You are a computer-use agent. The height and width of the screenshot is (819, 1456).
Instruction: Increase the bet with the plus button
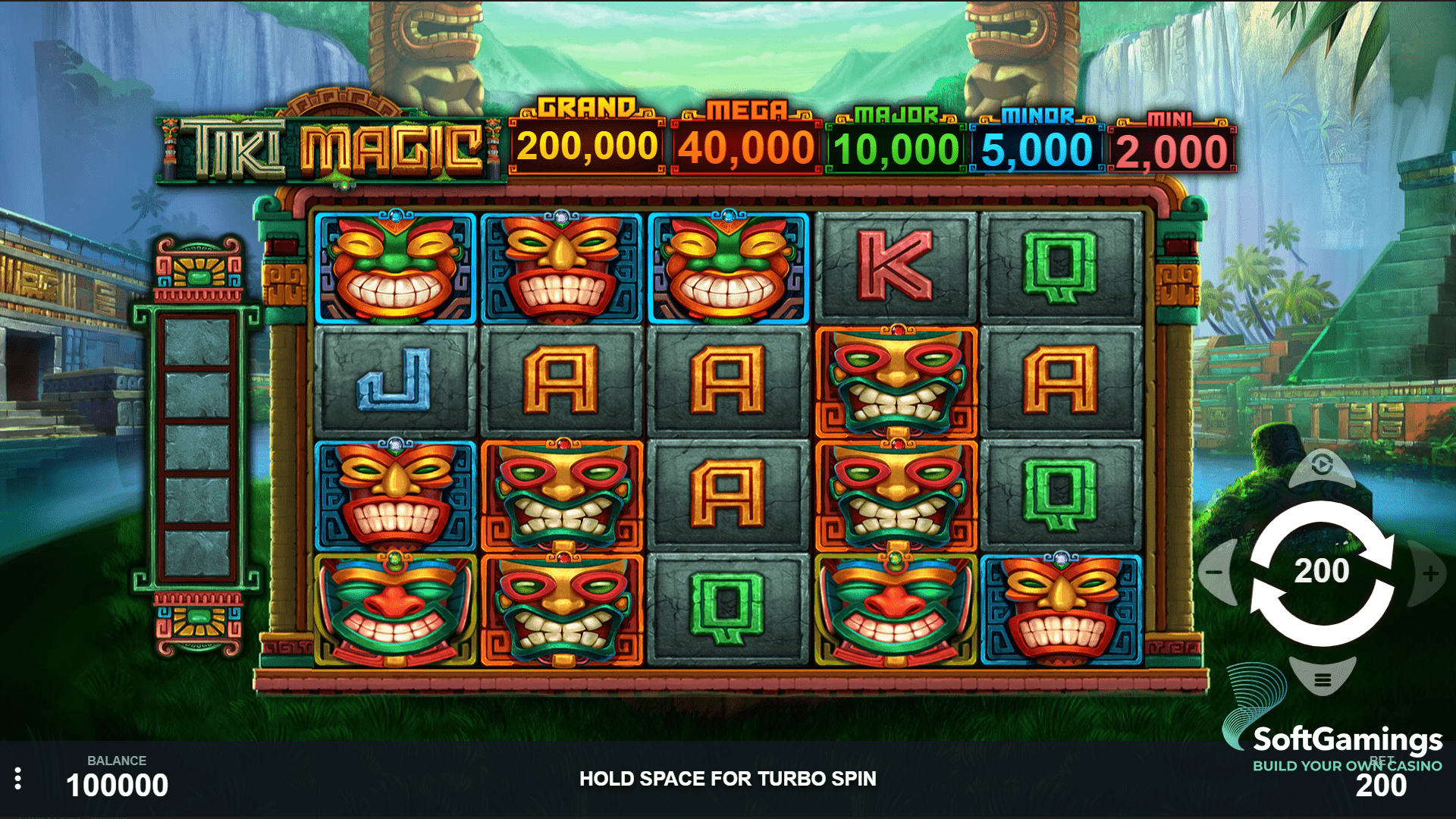pos(1430,573)
